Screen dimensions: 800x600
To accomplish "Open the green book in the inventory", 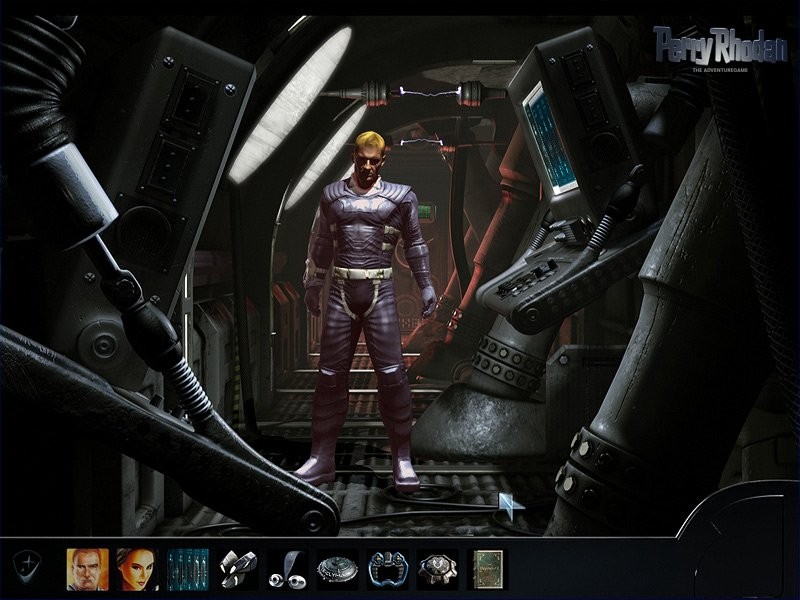I will point(487,568).
